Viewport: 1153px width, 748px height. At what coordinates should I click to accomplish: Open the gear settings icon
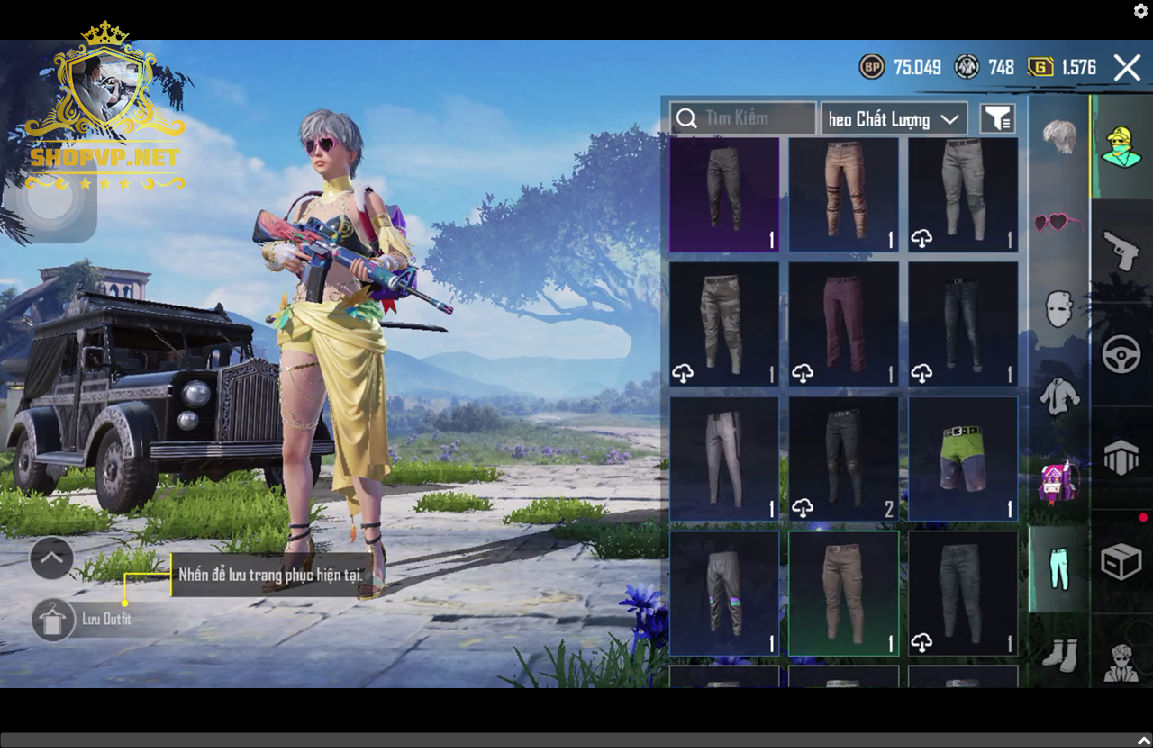(1141, 11)
